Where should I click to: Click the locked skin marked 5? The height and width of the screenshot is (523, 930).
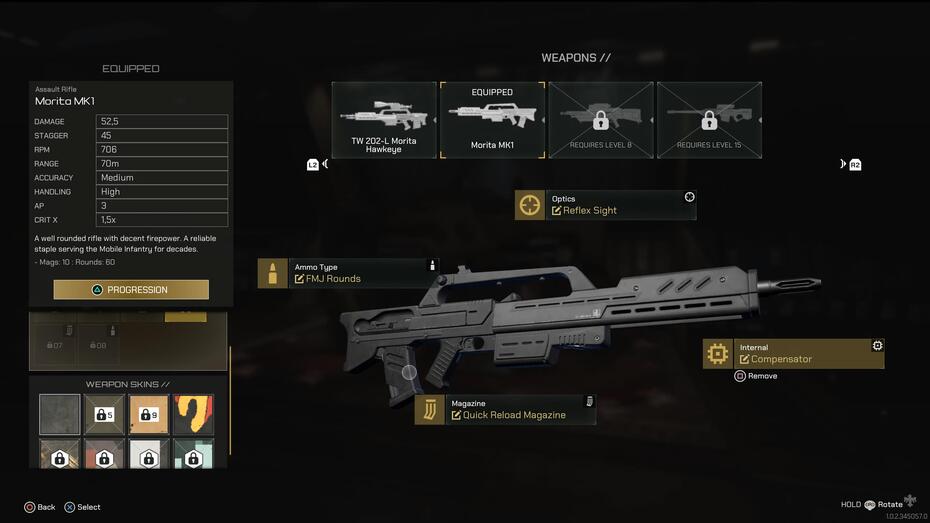104,414
